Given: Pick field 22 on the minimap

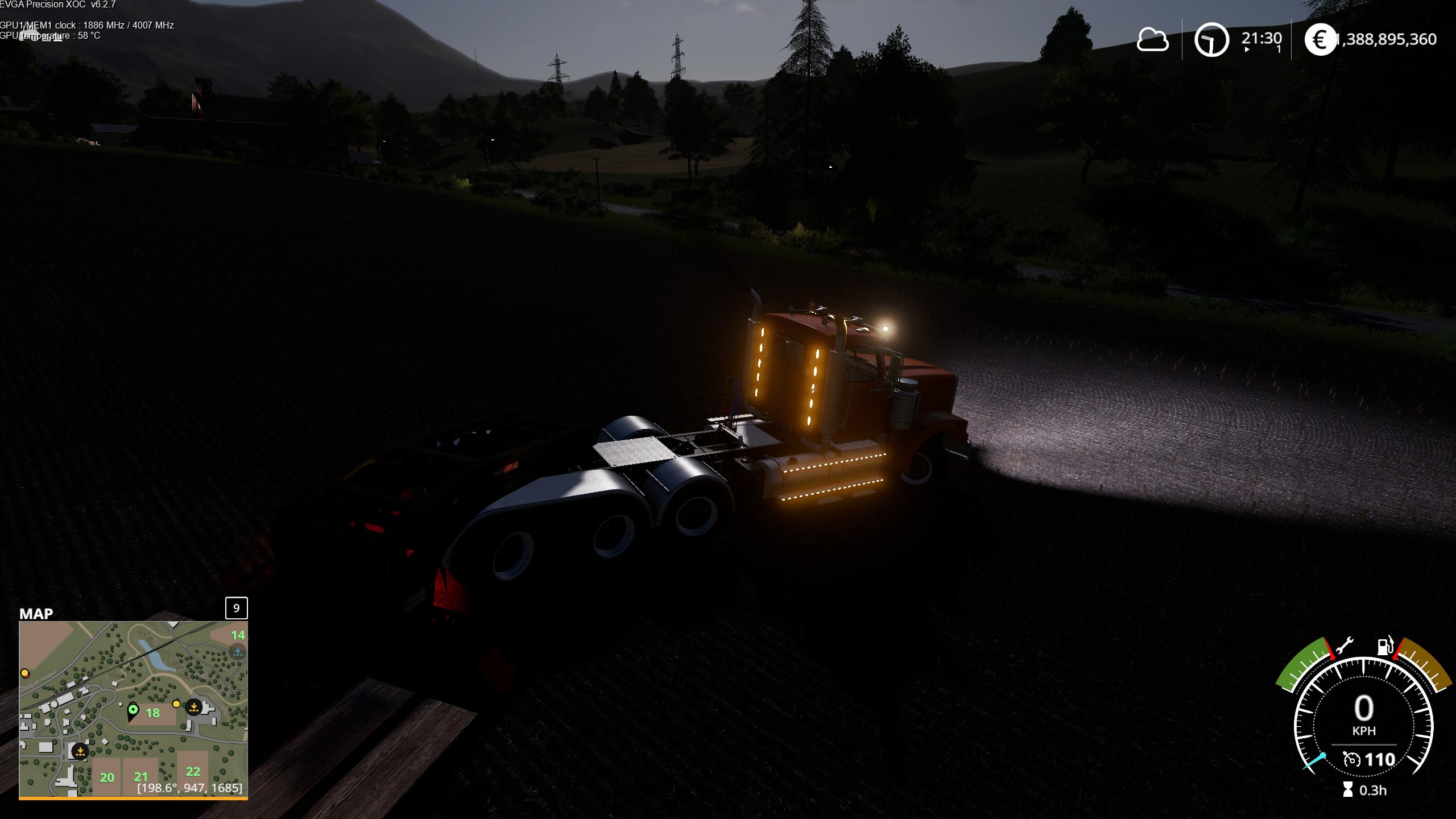Looking at the screenshot, I should (193, 771).
